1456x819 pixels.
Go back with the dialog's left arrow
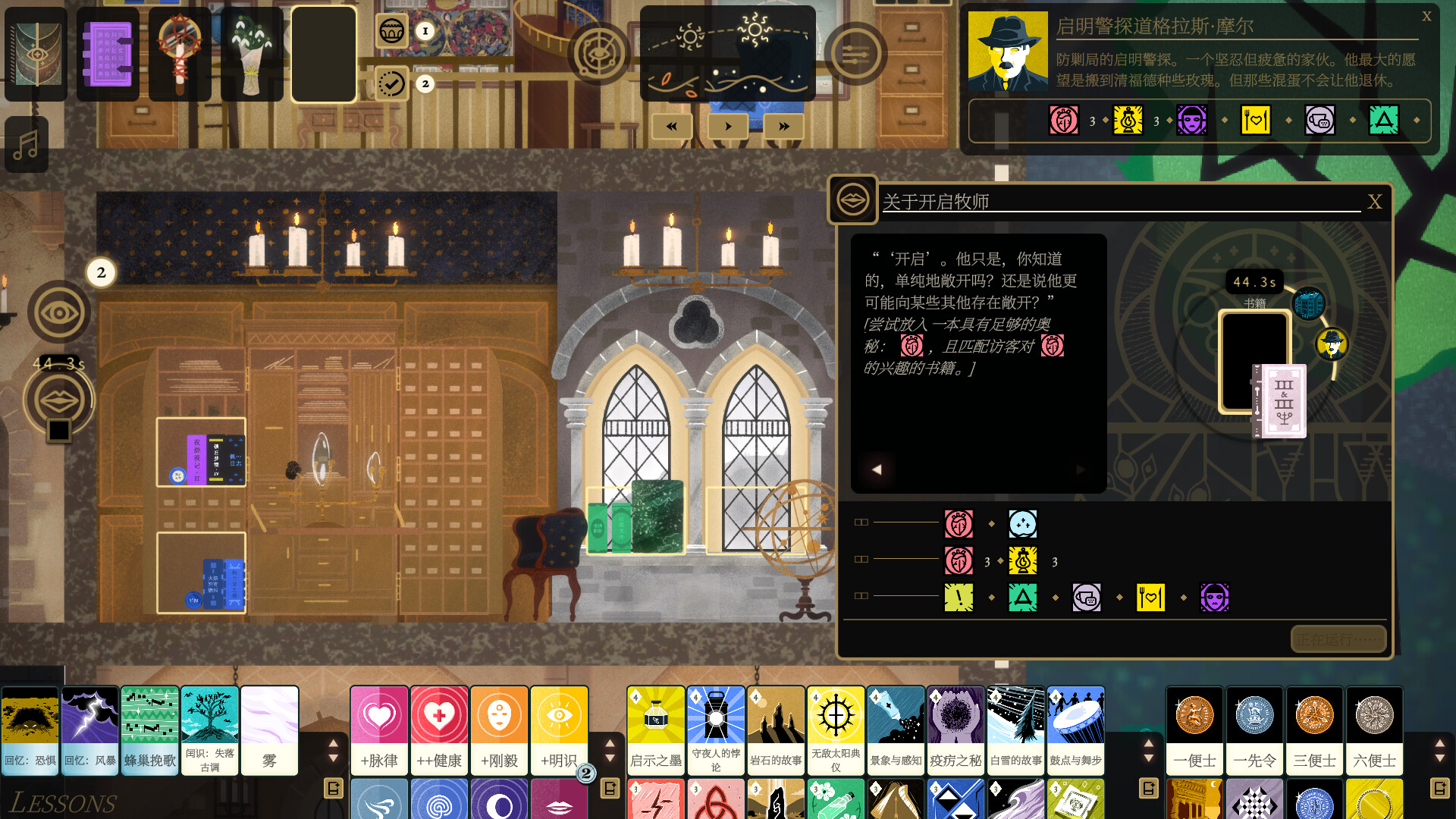[x=877, y=469]
